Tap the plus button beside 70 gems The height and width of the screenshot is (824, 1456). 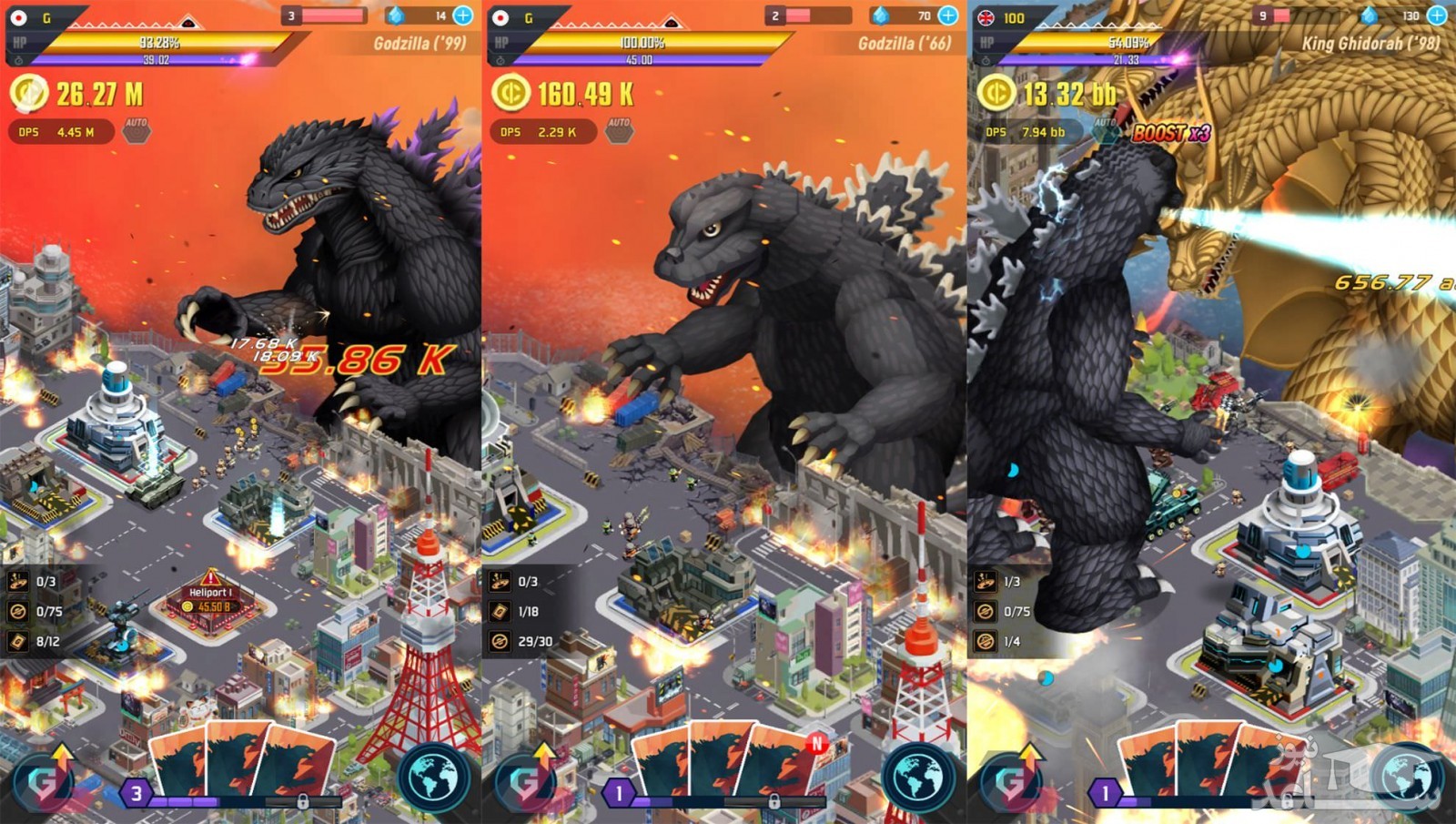(x=947, y=15)
